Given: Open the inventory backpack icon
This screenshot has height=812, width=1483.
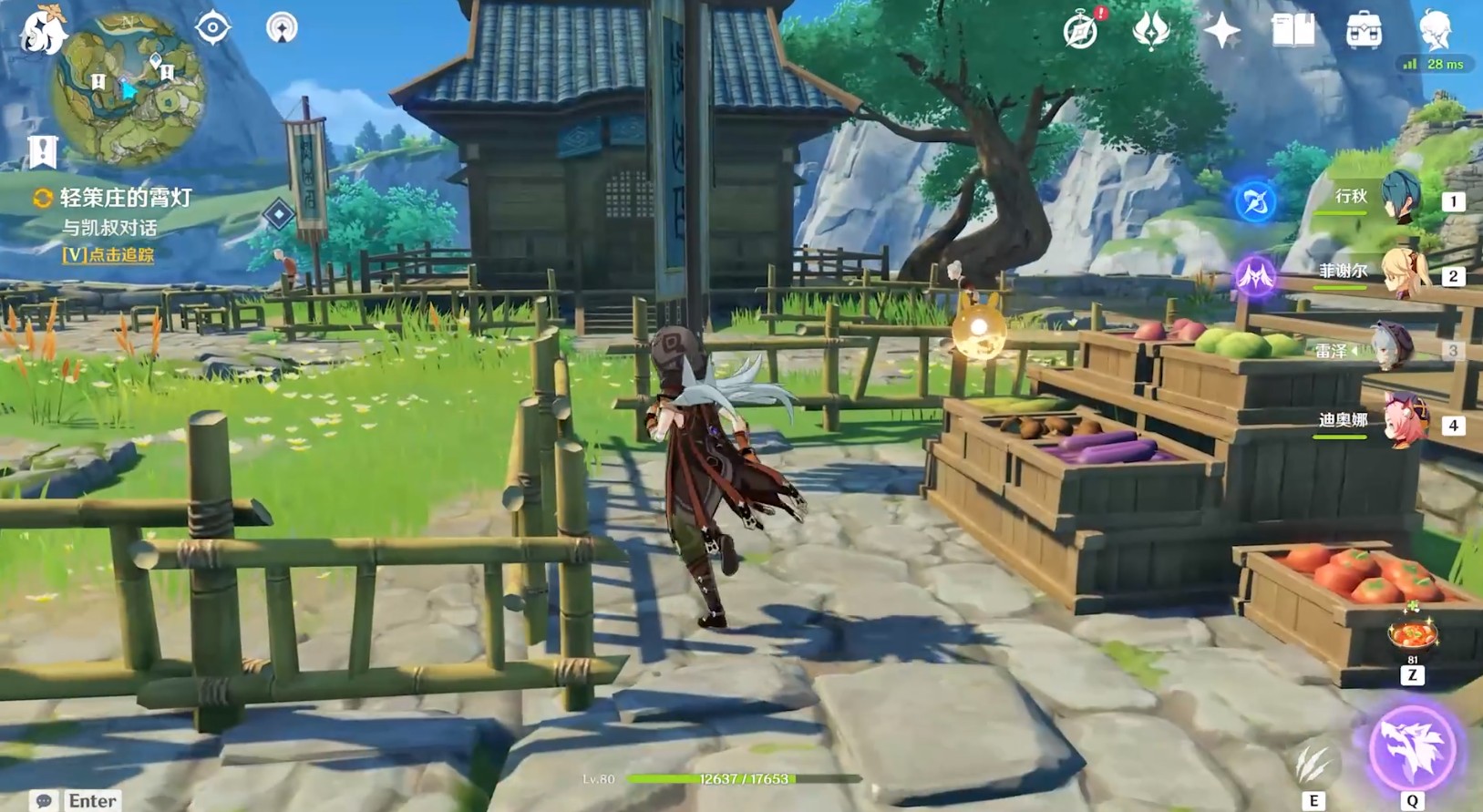Looking at the screenshot, I should tap(1364, 32).
